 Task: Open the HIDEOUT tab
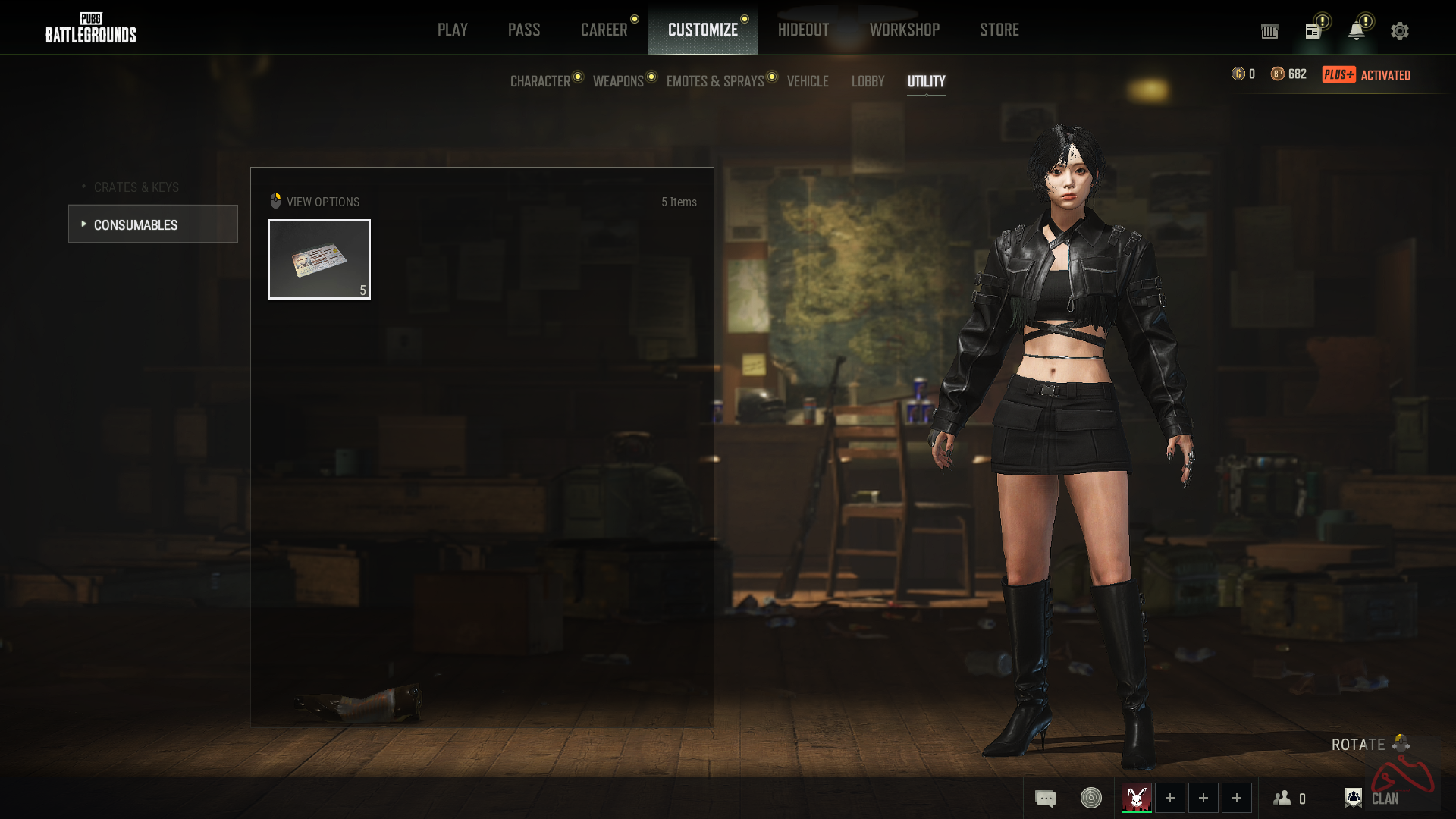803,30
